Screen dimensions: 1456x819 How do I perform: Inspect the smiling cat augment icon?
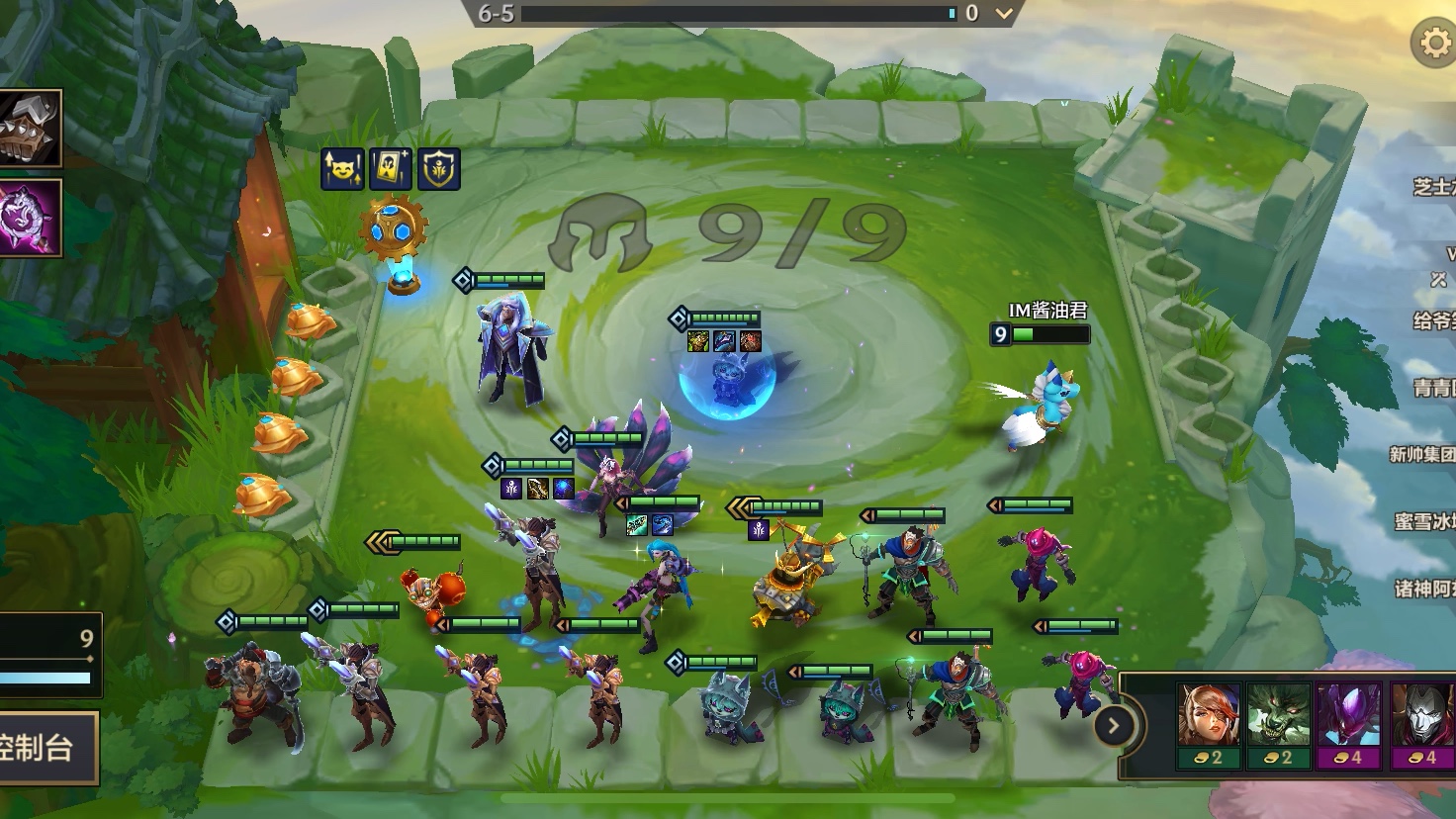click(x=340, y=169)
